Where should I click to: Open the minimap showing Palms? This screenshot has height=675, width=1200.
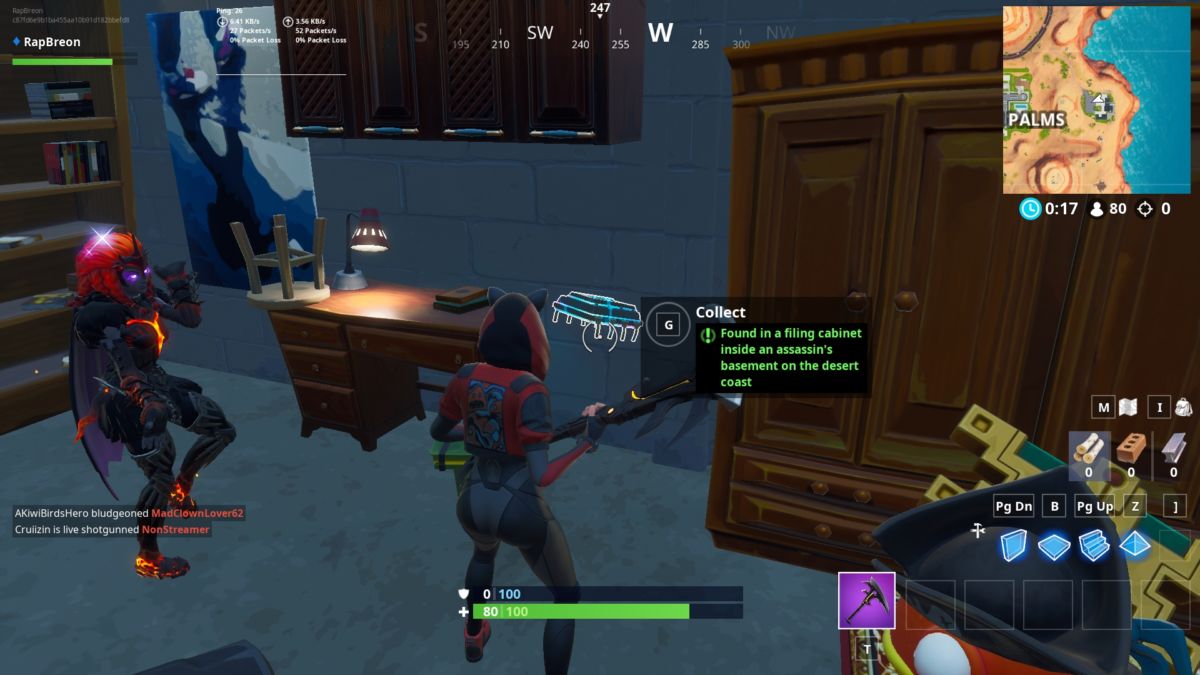click(x=1097, y=99)
